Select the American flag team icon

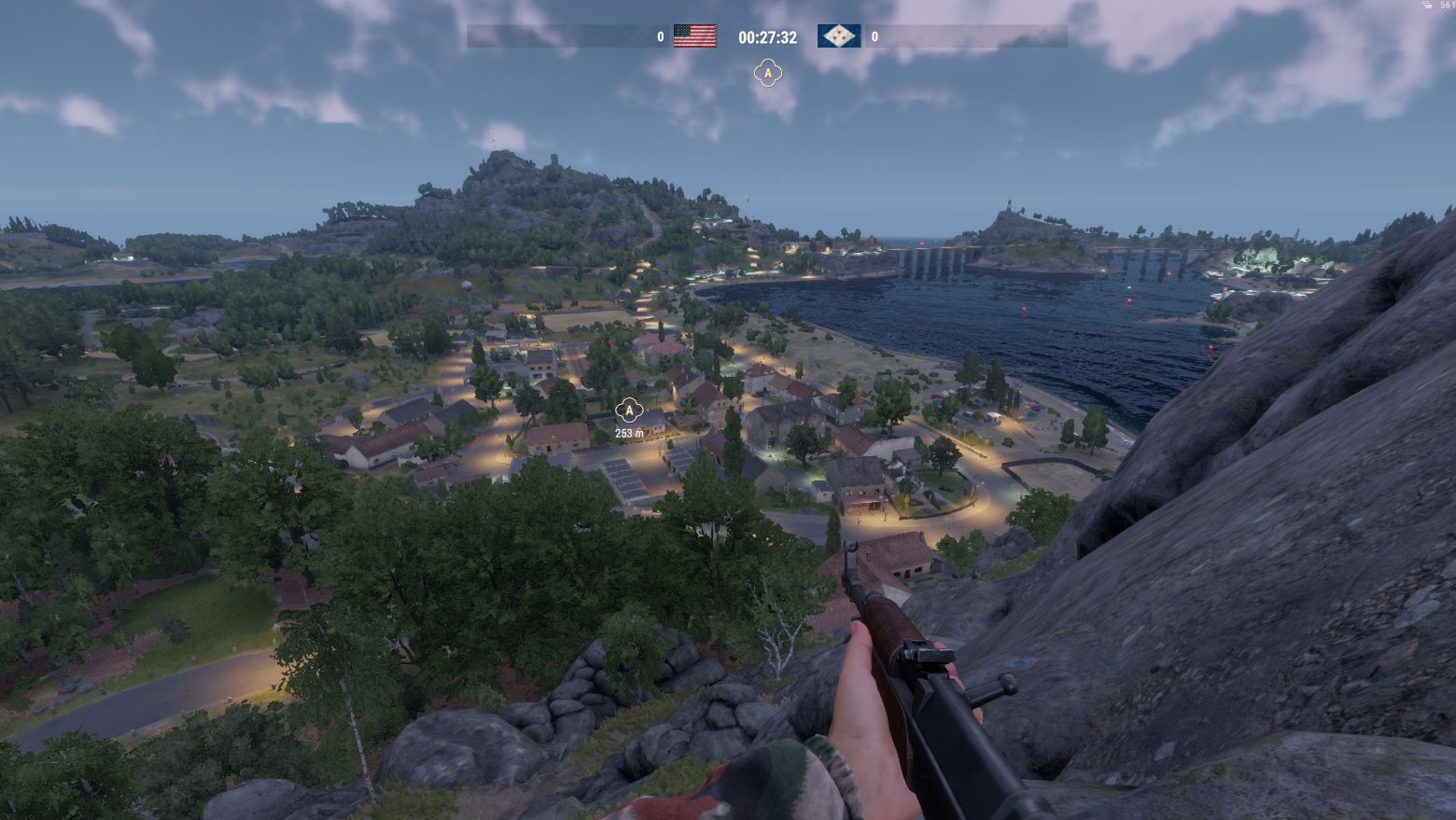click(694, 36)
